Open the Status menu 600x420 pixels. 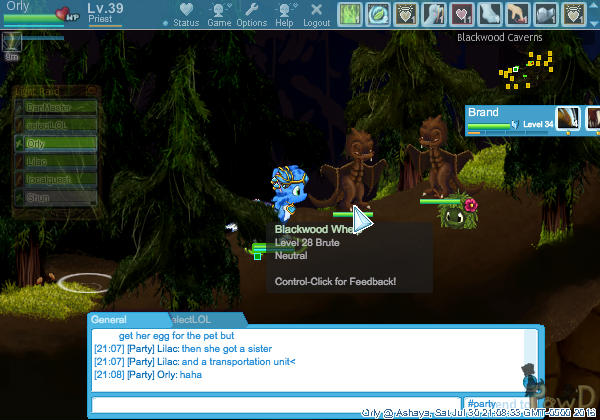coord(184,15)
